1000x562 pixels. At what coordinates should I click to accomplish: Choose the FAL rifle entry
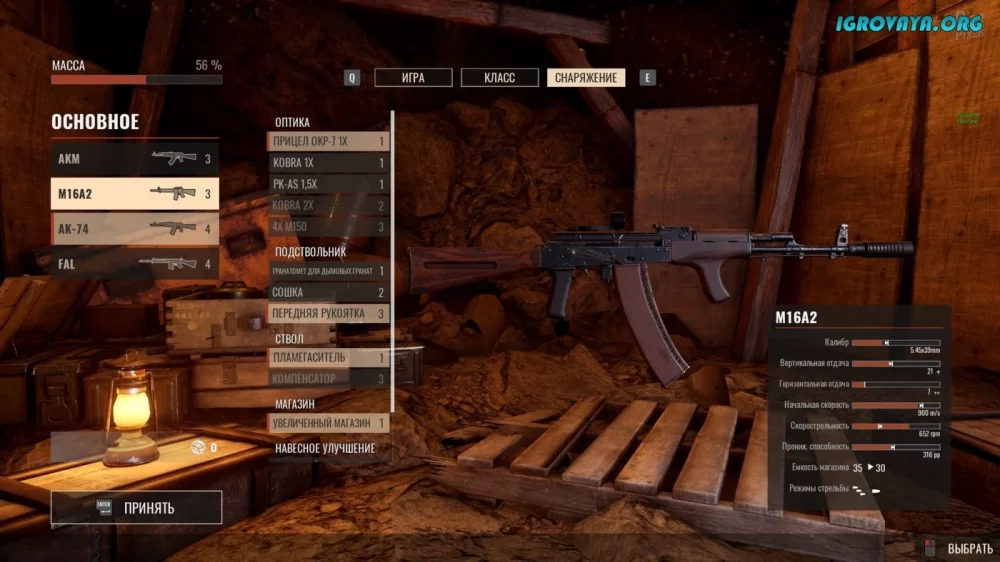pos(134,264)
